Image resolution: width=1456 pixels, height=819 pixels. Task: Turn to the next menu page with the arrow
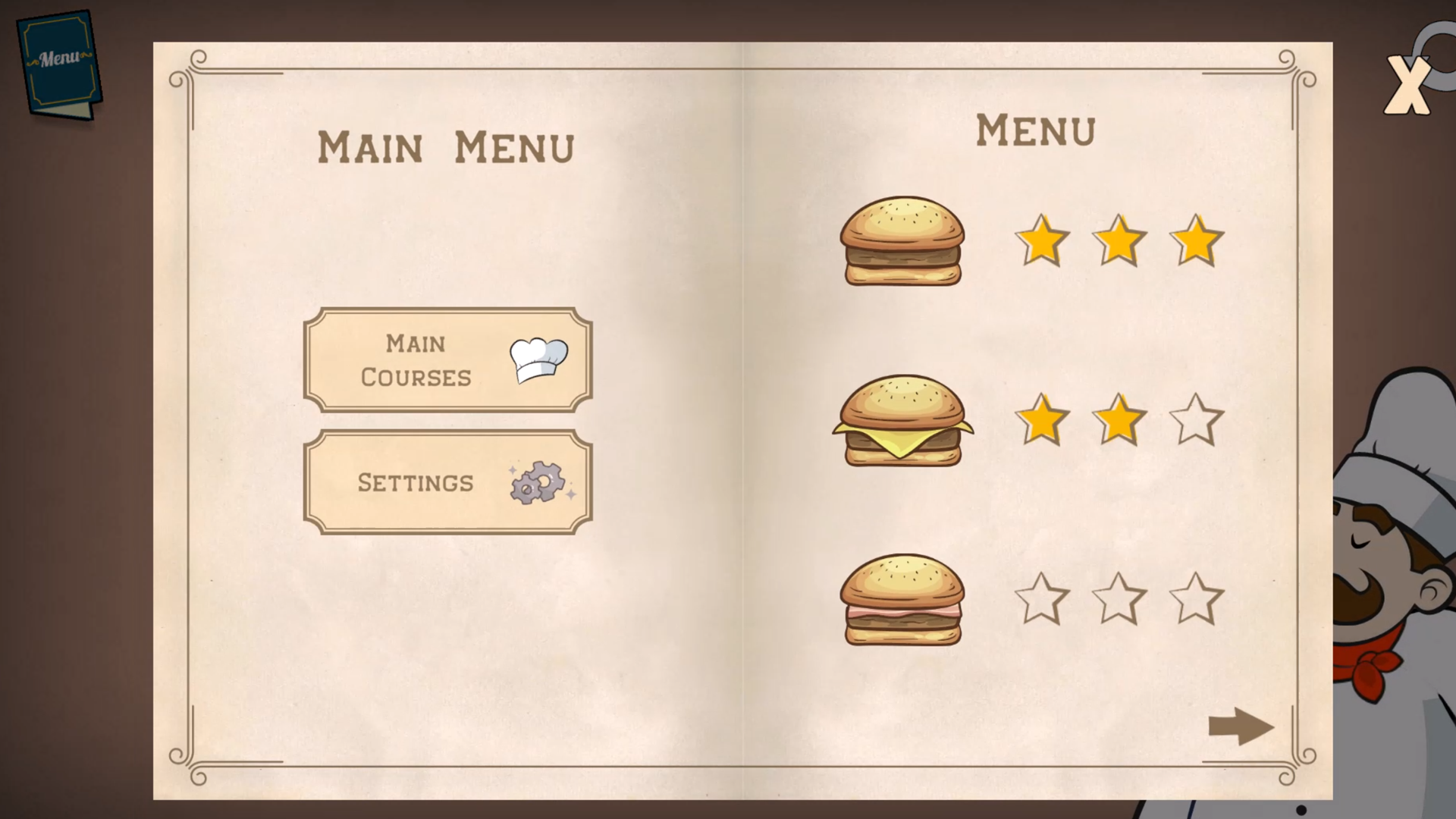click(1241, 726)
